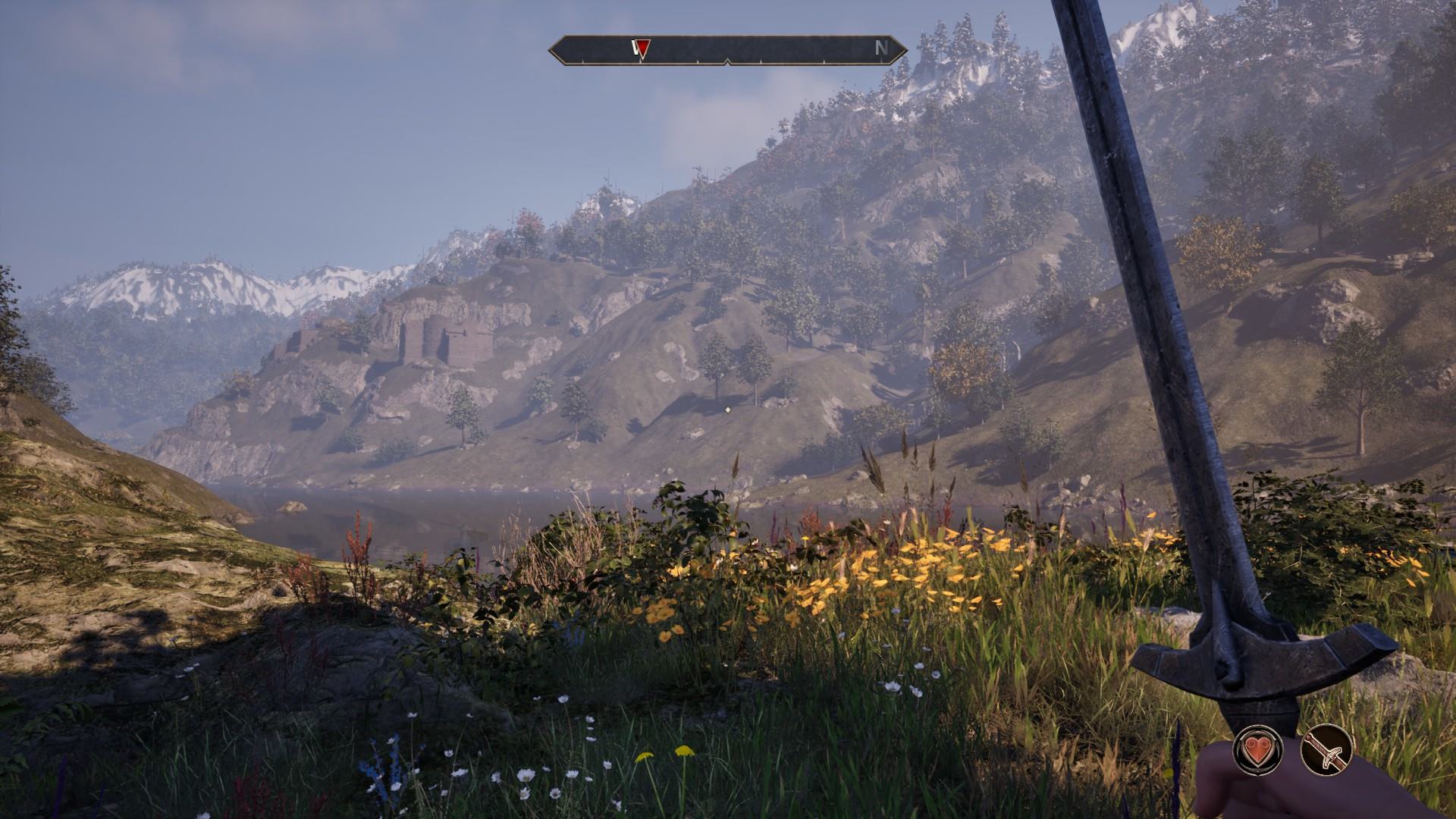Screen dimensions: 1456x819
Task: Click the compass bar
Action: 728,49
